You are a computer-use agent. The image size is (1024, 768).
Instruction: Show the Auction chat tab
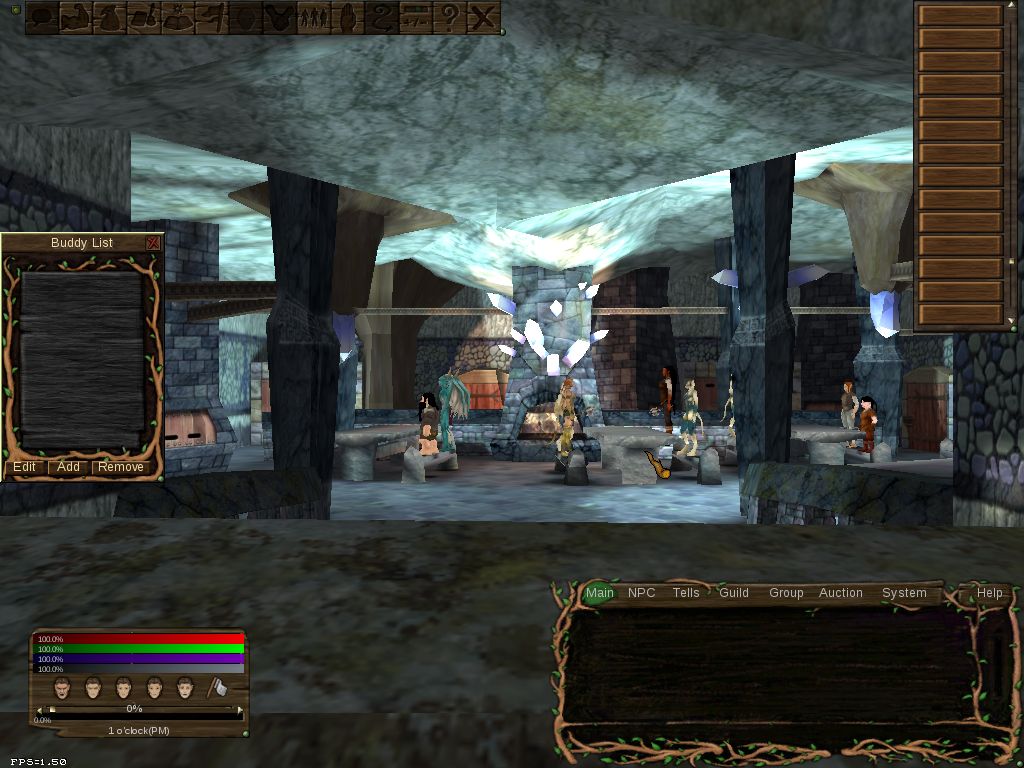(x=841, y=593)
